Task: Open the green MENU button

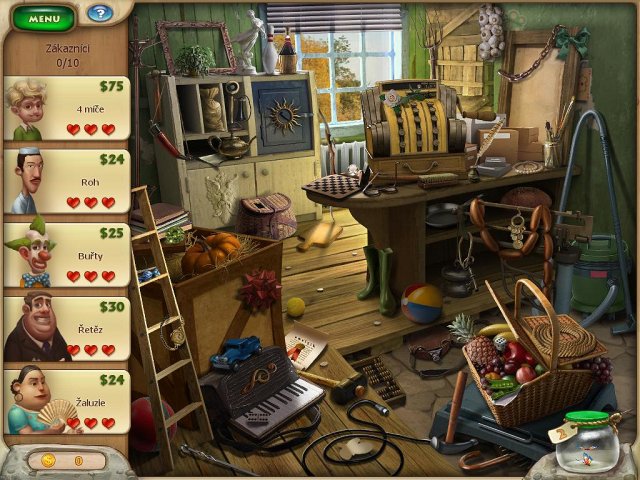Action: (43, 17)
